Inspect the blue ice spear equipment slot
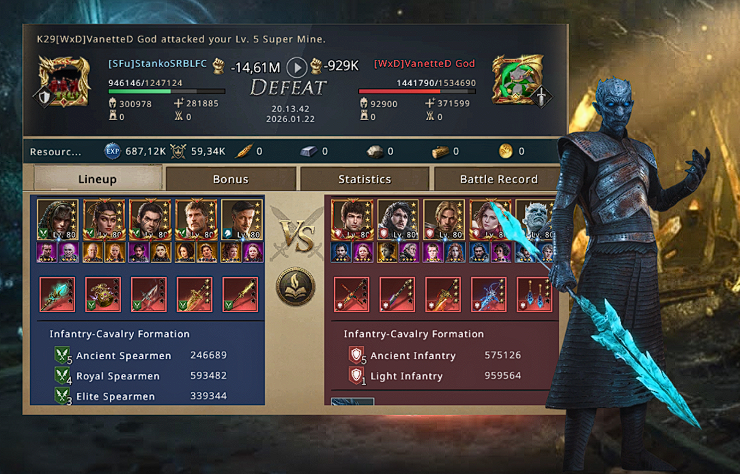 pos(489,296)
